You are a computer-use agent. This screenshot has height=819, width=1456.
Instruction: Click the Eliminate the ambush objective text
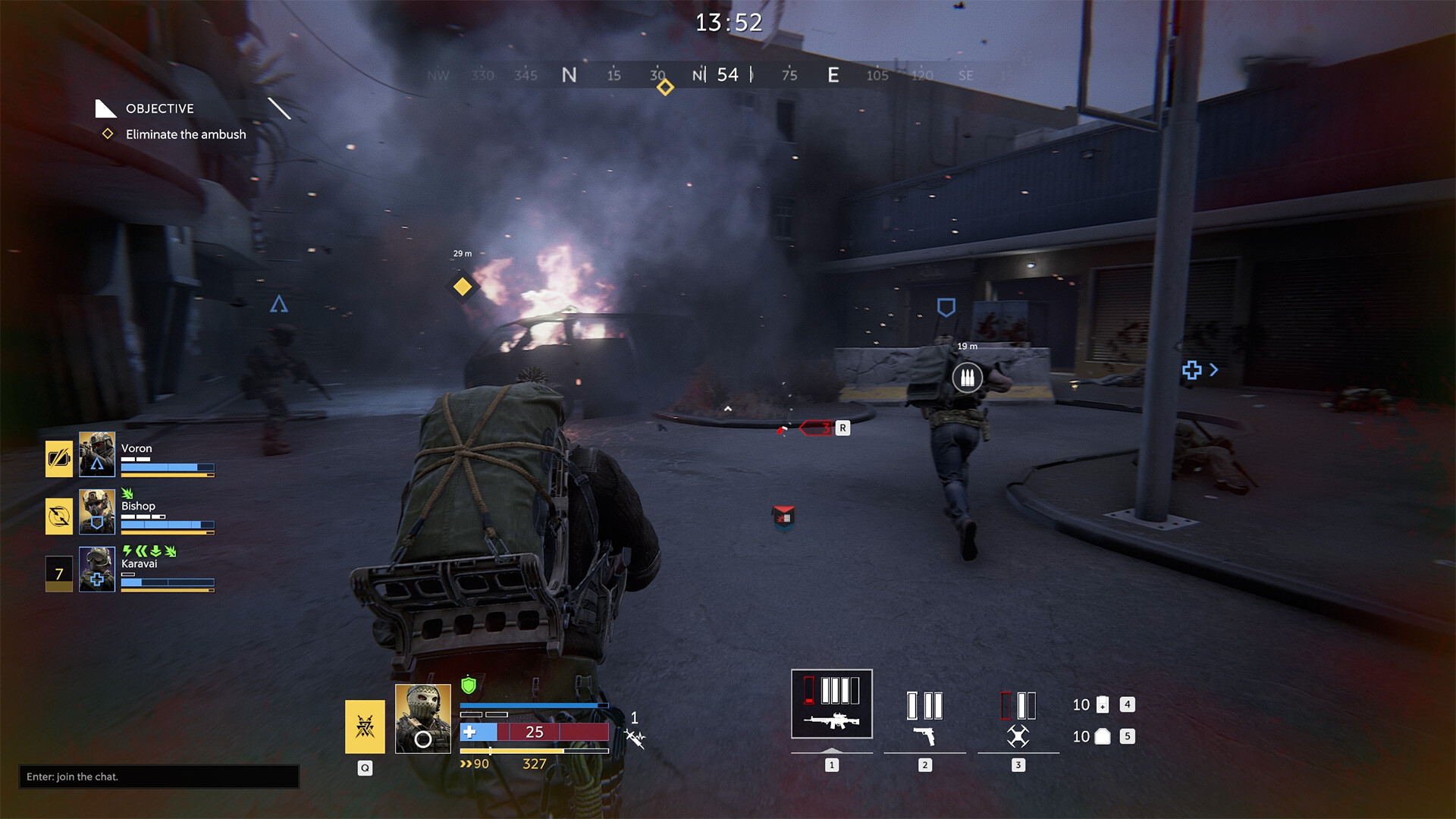[184, 134]
